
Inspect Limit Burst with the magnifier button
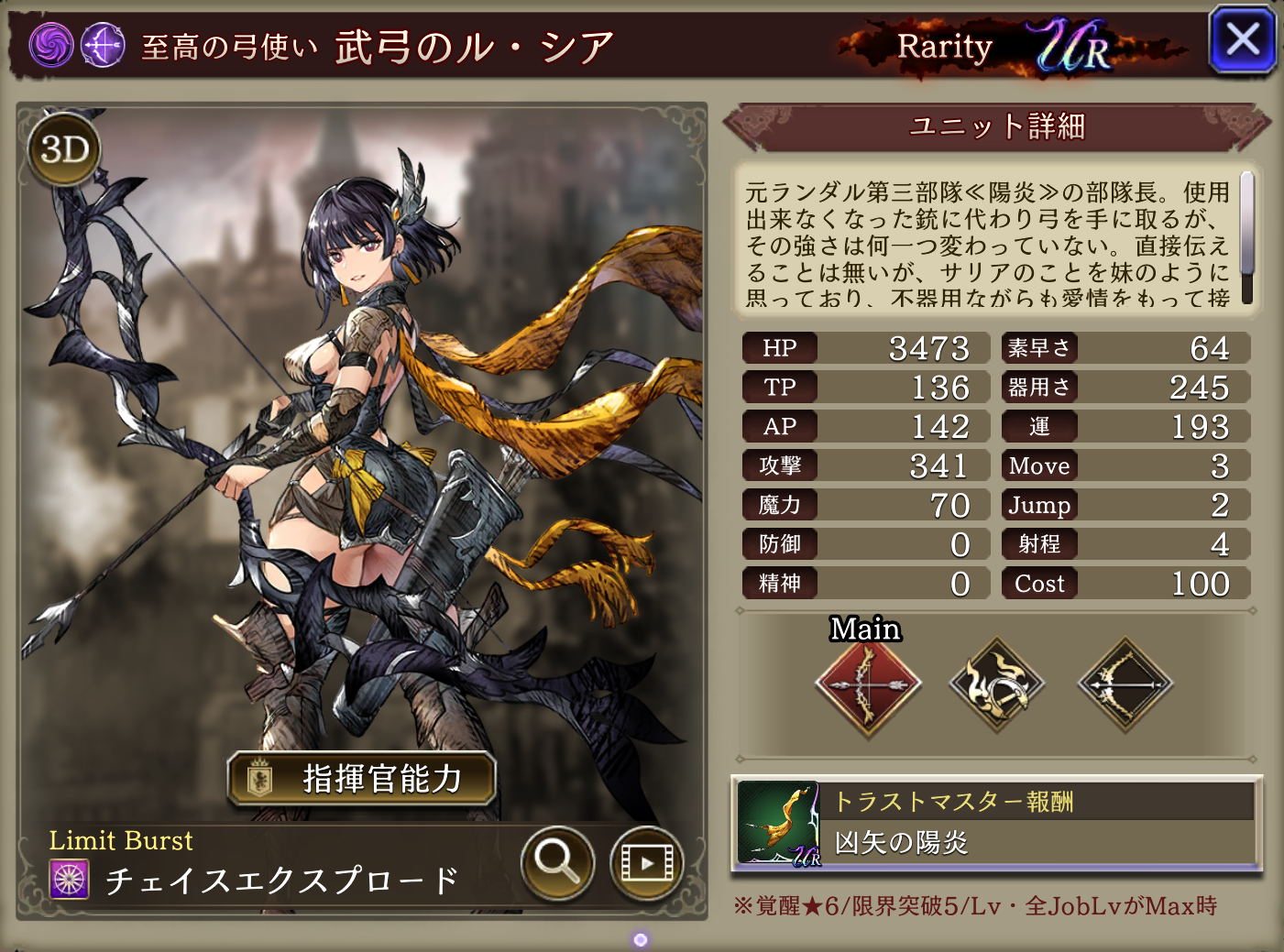click(x=557, y=861)
